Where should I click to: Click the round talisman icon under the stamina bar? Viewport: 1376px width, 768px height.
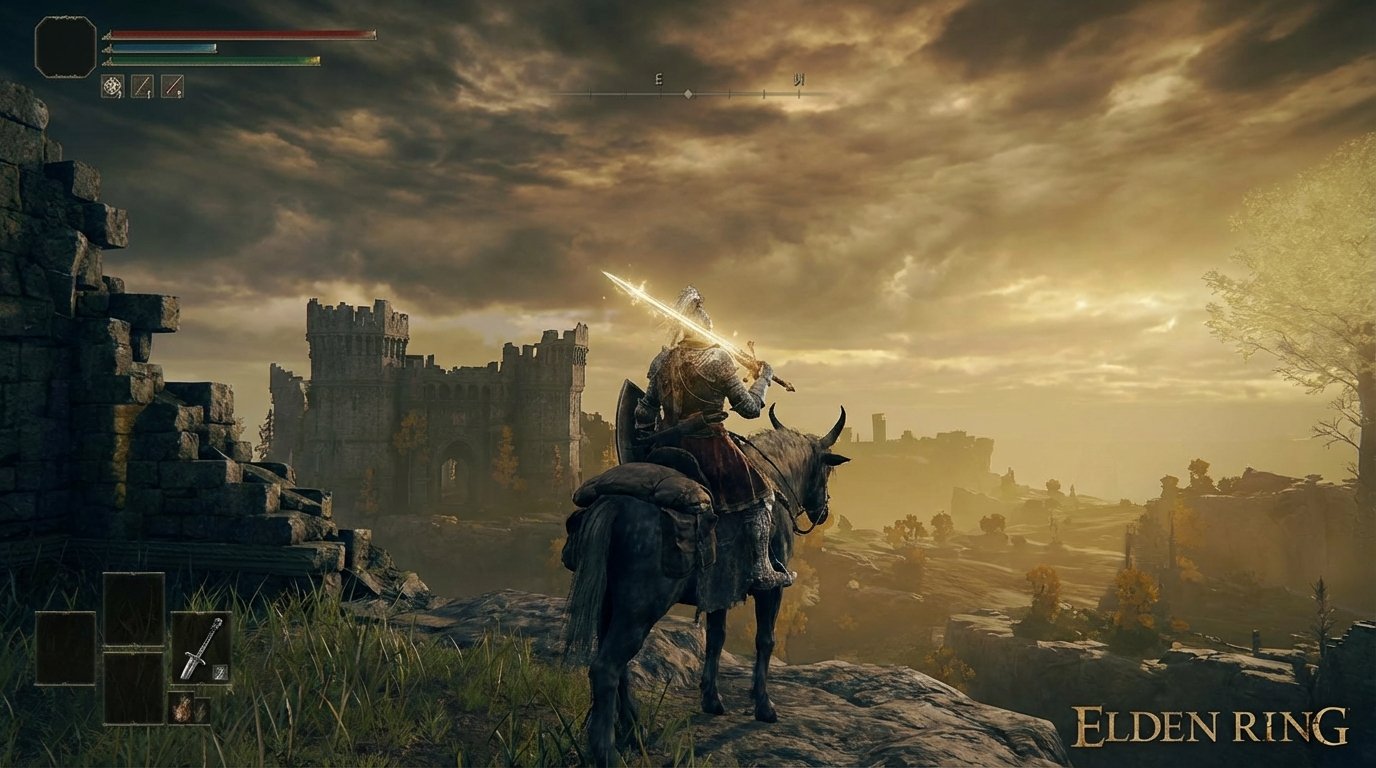pyautogui.click(x=113, y=86)
